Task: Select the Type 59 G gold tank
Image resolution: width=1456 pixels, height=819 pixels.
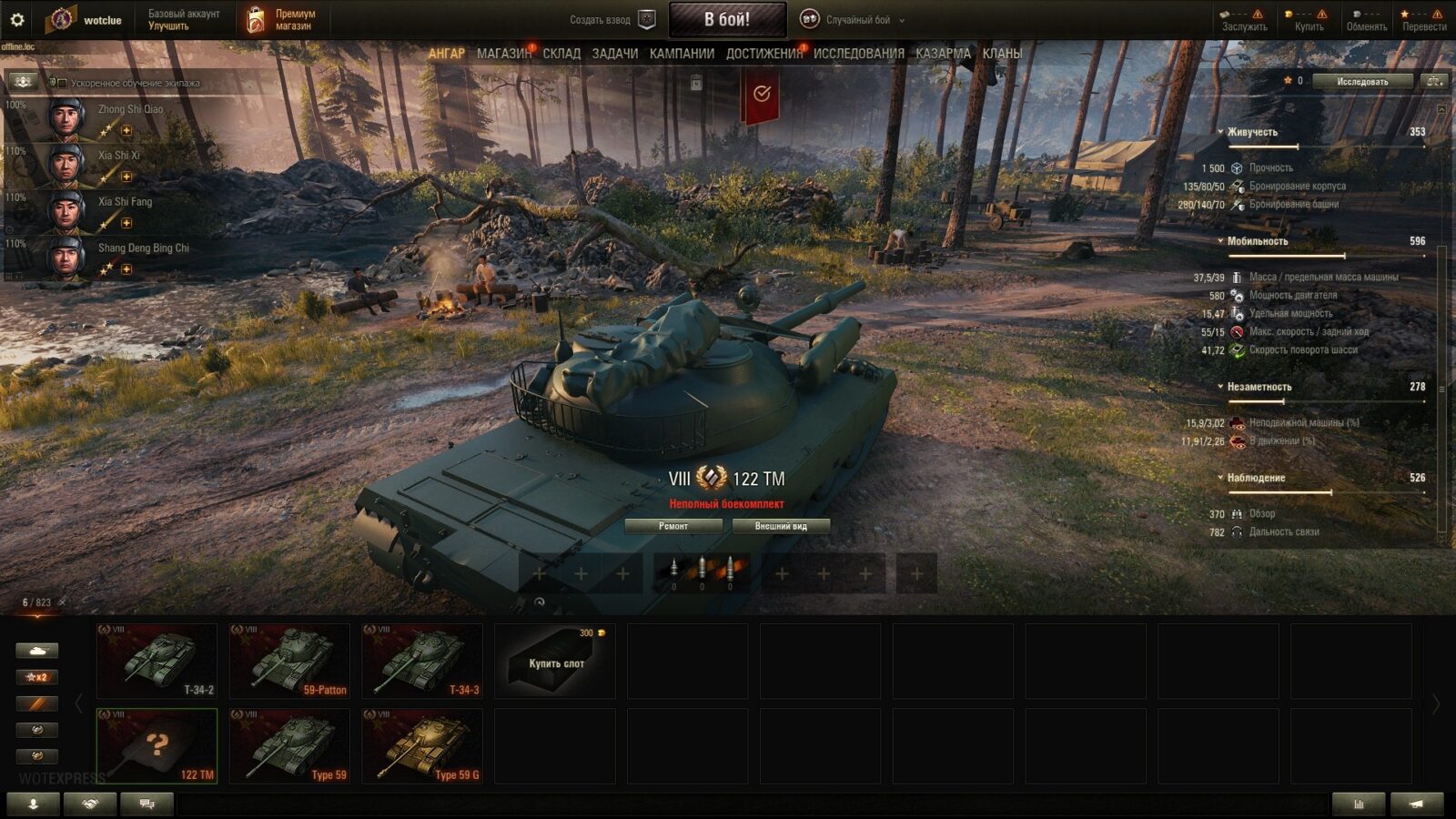Action: pyautogui.click(x=423, y=746)
